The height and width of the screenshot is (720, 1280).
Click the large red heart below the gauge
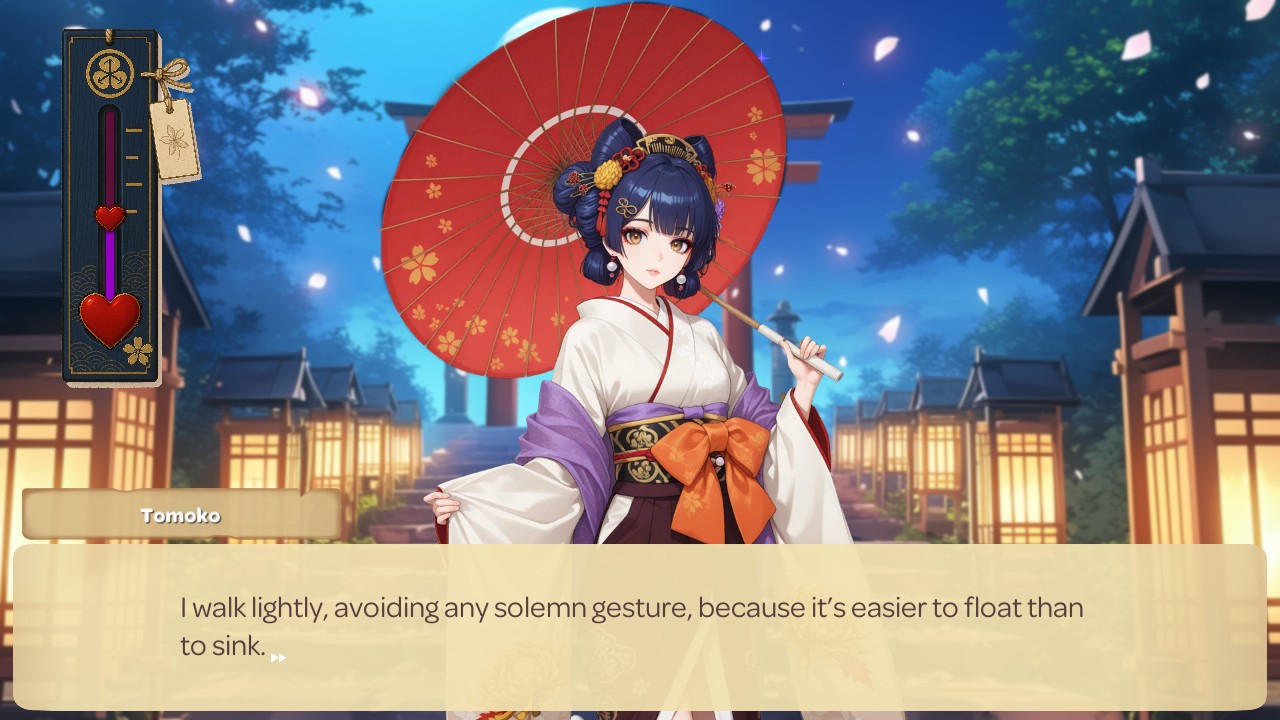tap(110, 317)
